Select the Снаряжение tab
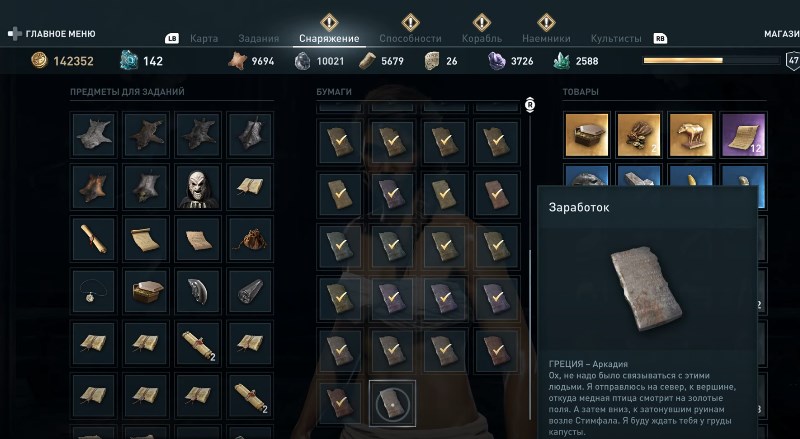The image size is (800, 439). point(329,38)
